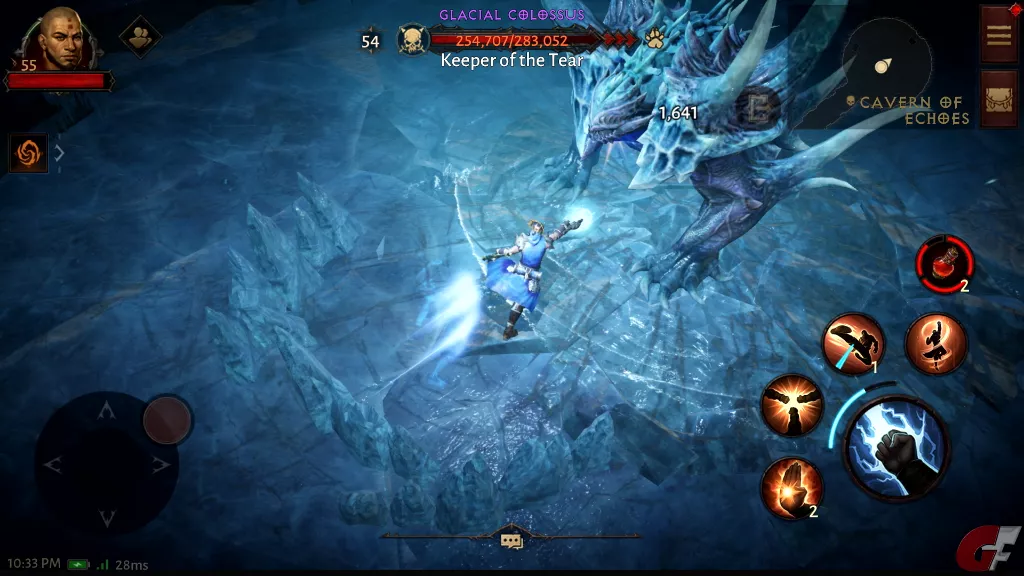Tap the paw icon by boss health
1024x576 pixels.
coord(655,40)
